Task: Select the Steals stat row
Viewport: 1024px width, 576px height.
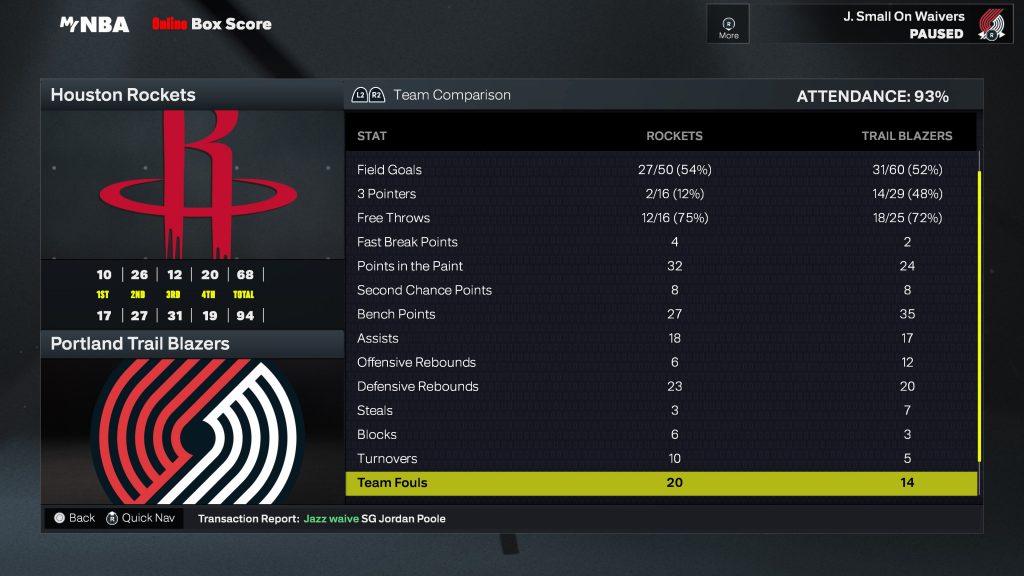Action: (660, 410)
